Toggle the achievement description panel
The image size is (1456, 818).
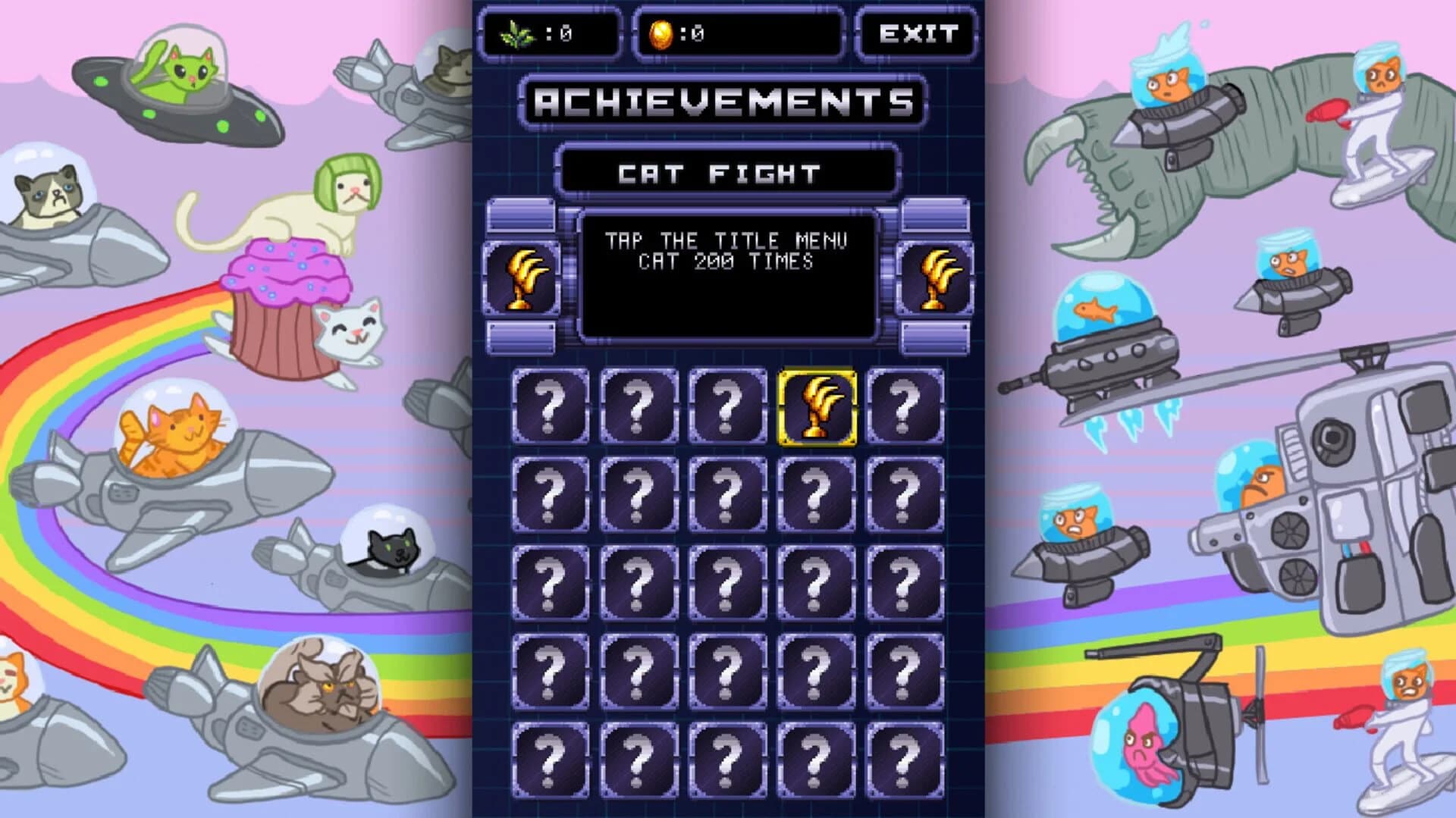pos(728,277)
